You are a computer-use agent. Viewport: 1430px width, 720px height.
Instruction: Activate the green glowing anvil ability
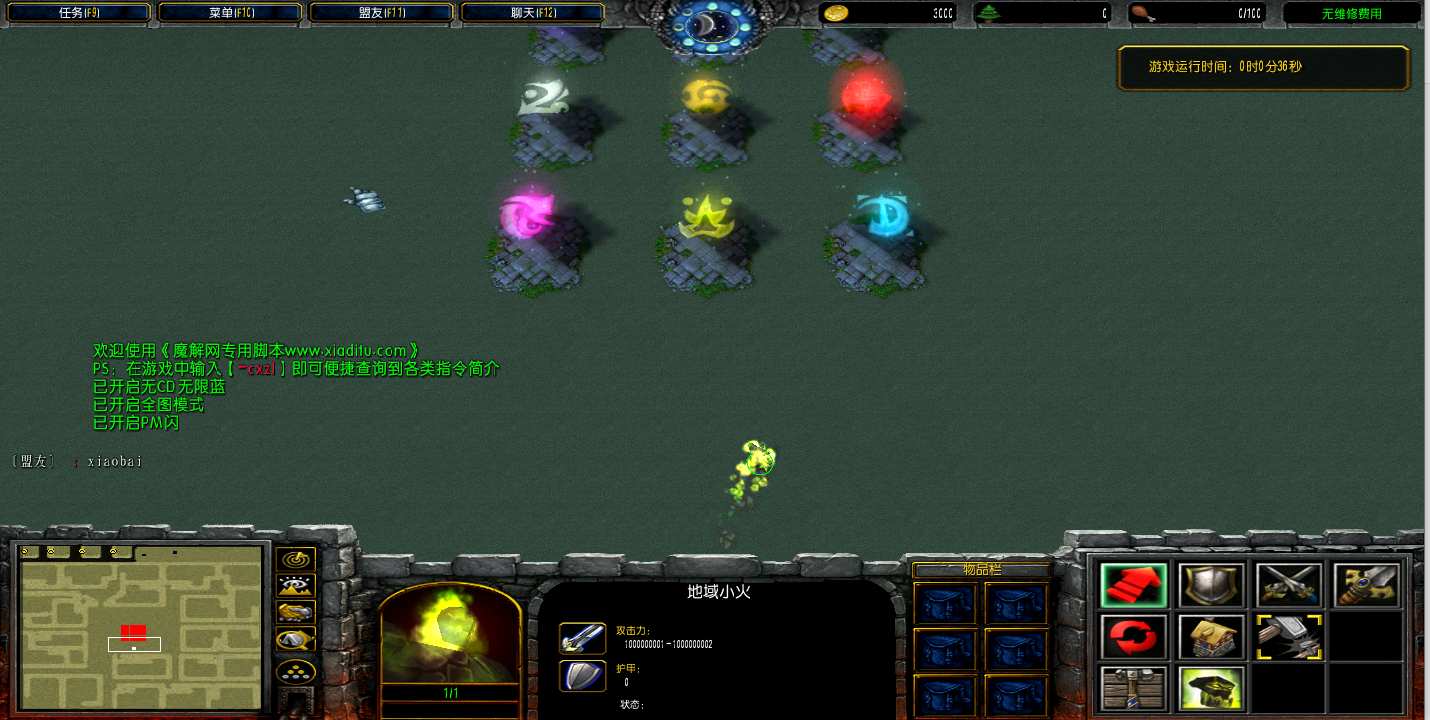point(1211,689)
